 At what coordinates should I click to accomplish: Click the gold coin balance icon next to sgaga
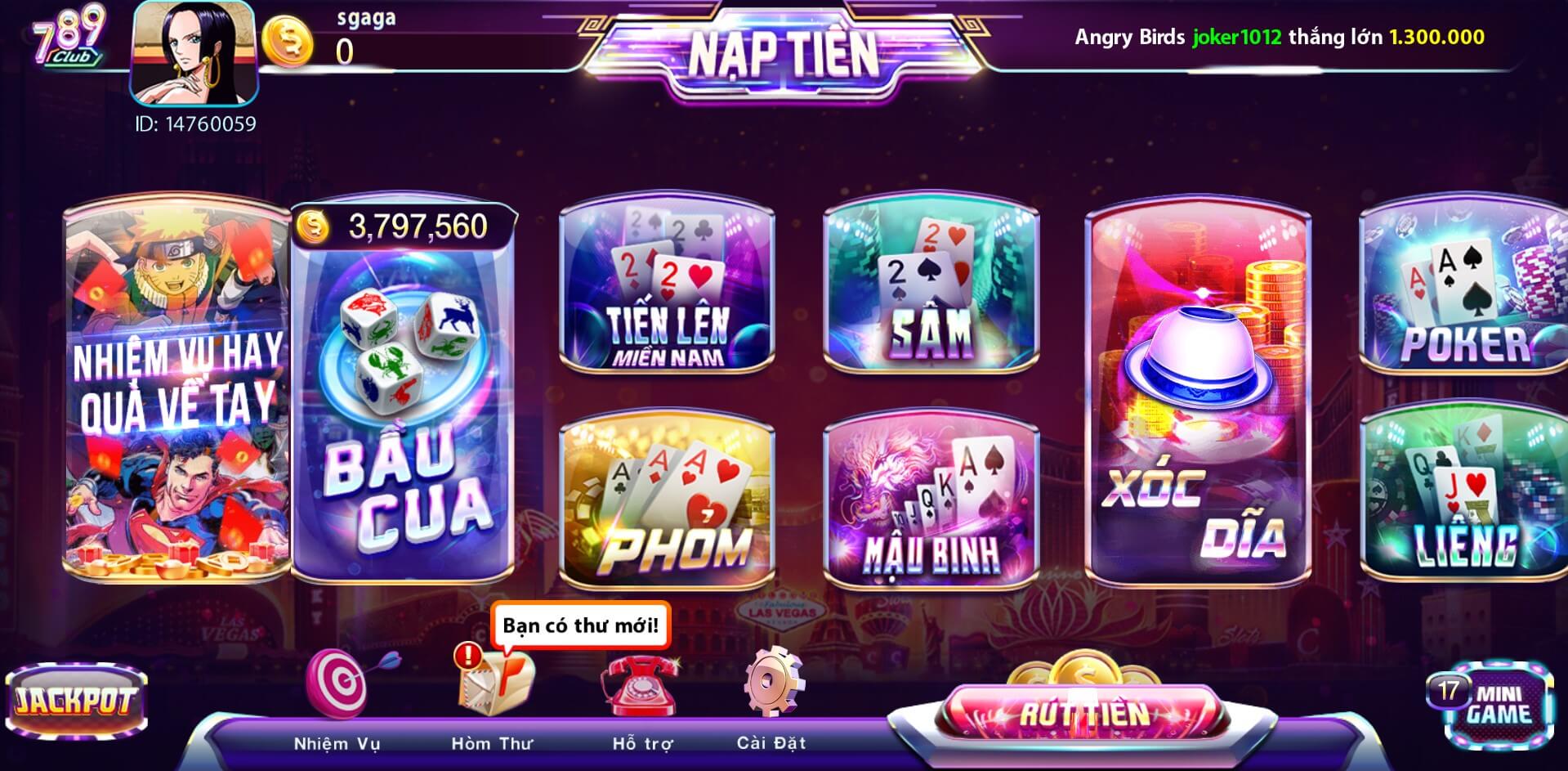pos(288,39)
